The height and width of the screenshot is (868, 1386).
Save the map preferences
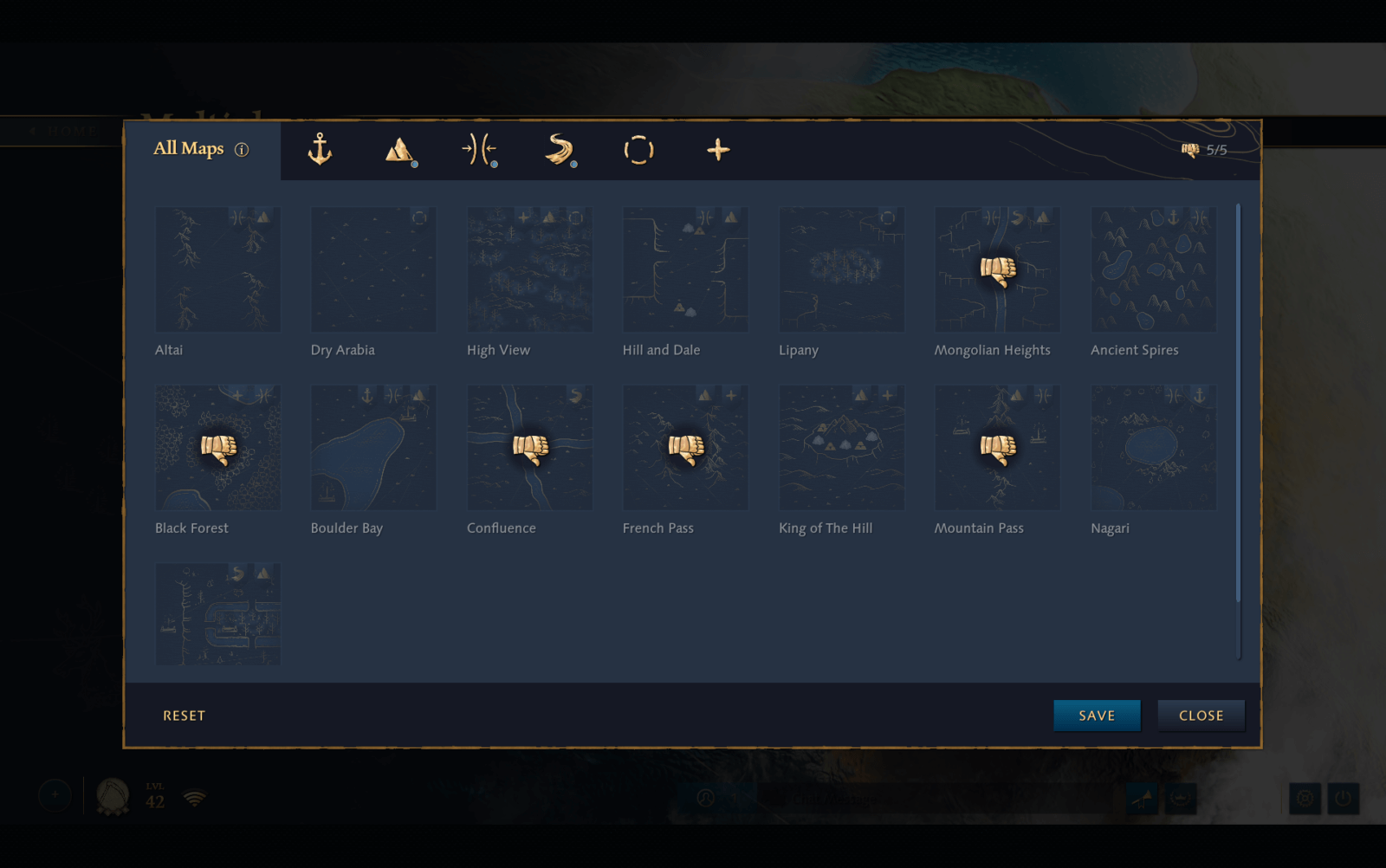click(x=1097, y=715)
